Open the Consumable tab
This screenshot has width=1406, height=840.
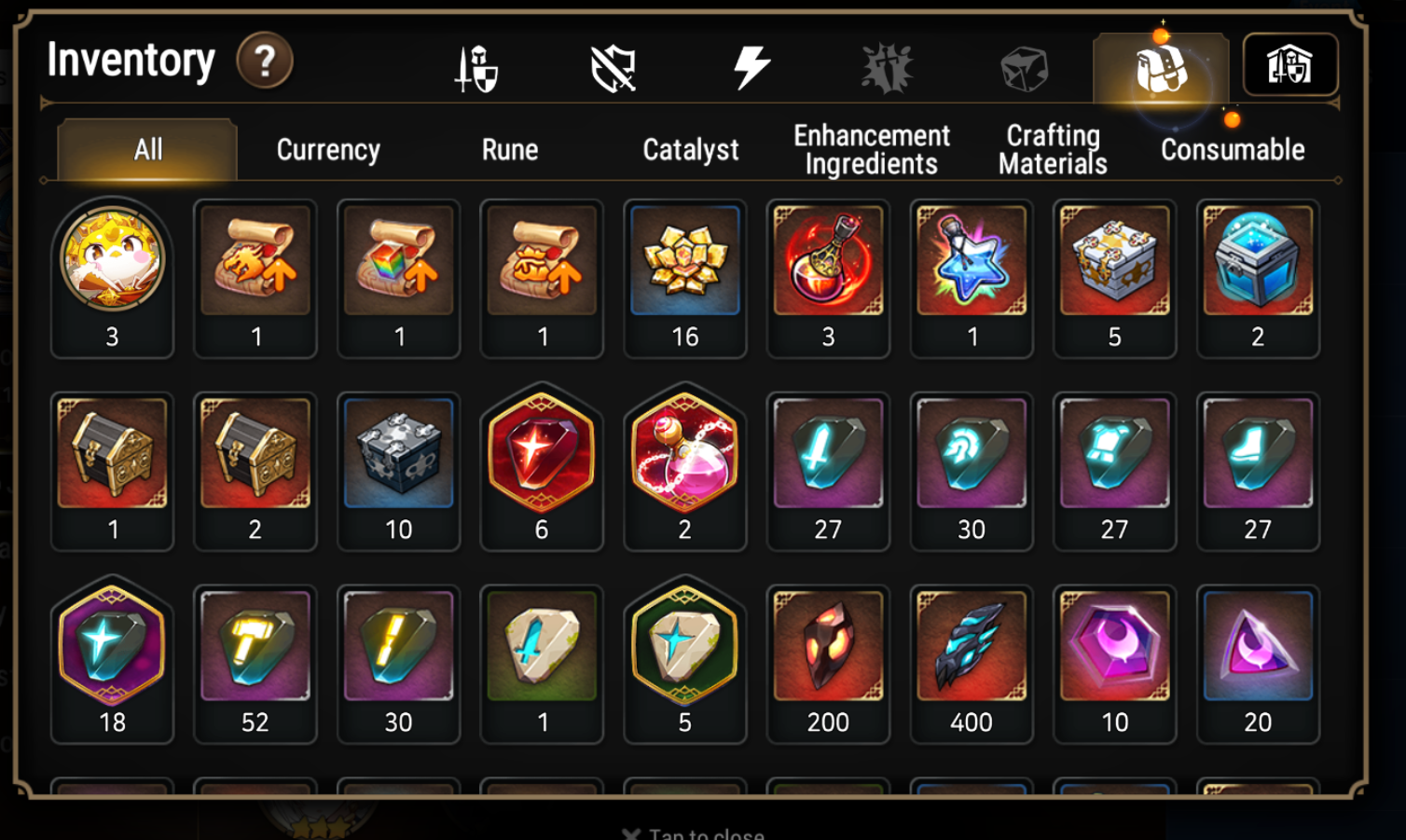(x=1233, y=148)
